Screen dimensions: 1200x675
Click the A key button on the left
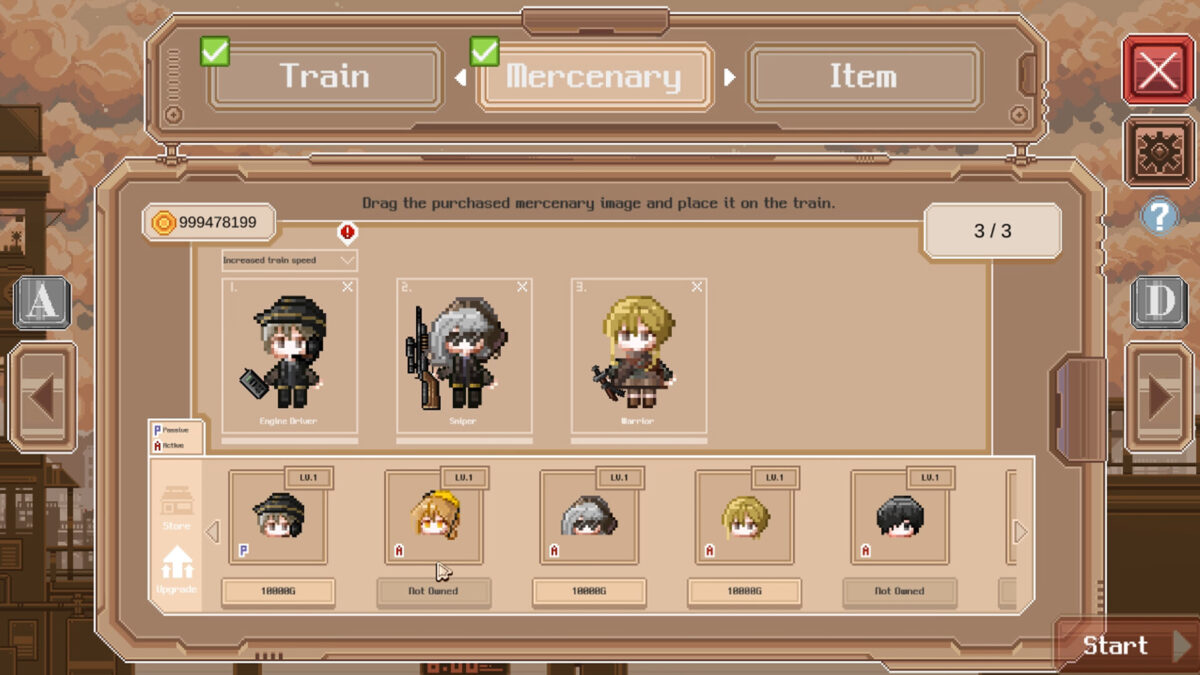point(41,303)
